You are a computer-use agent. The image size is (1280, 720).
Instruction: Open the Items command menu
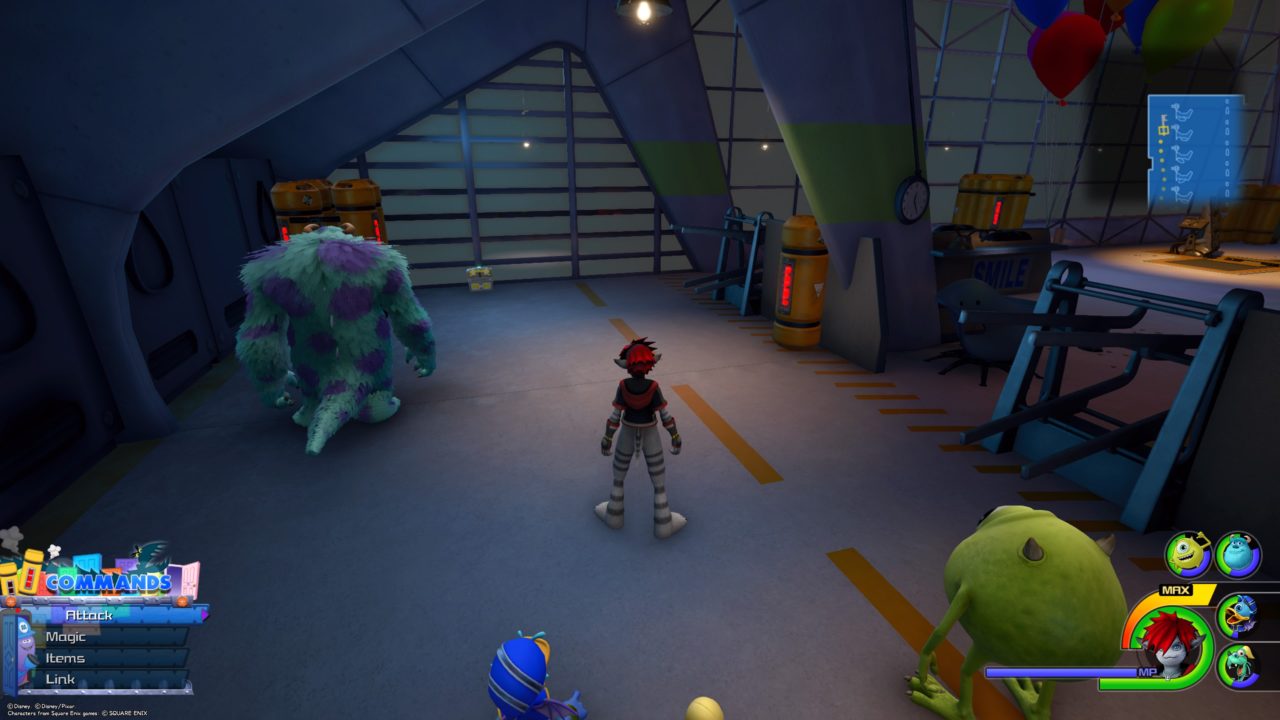(66, 658)
